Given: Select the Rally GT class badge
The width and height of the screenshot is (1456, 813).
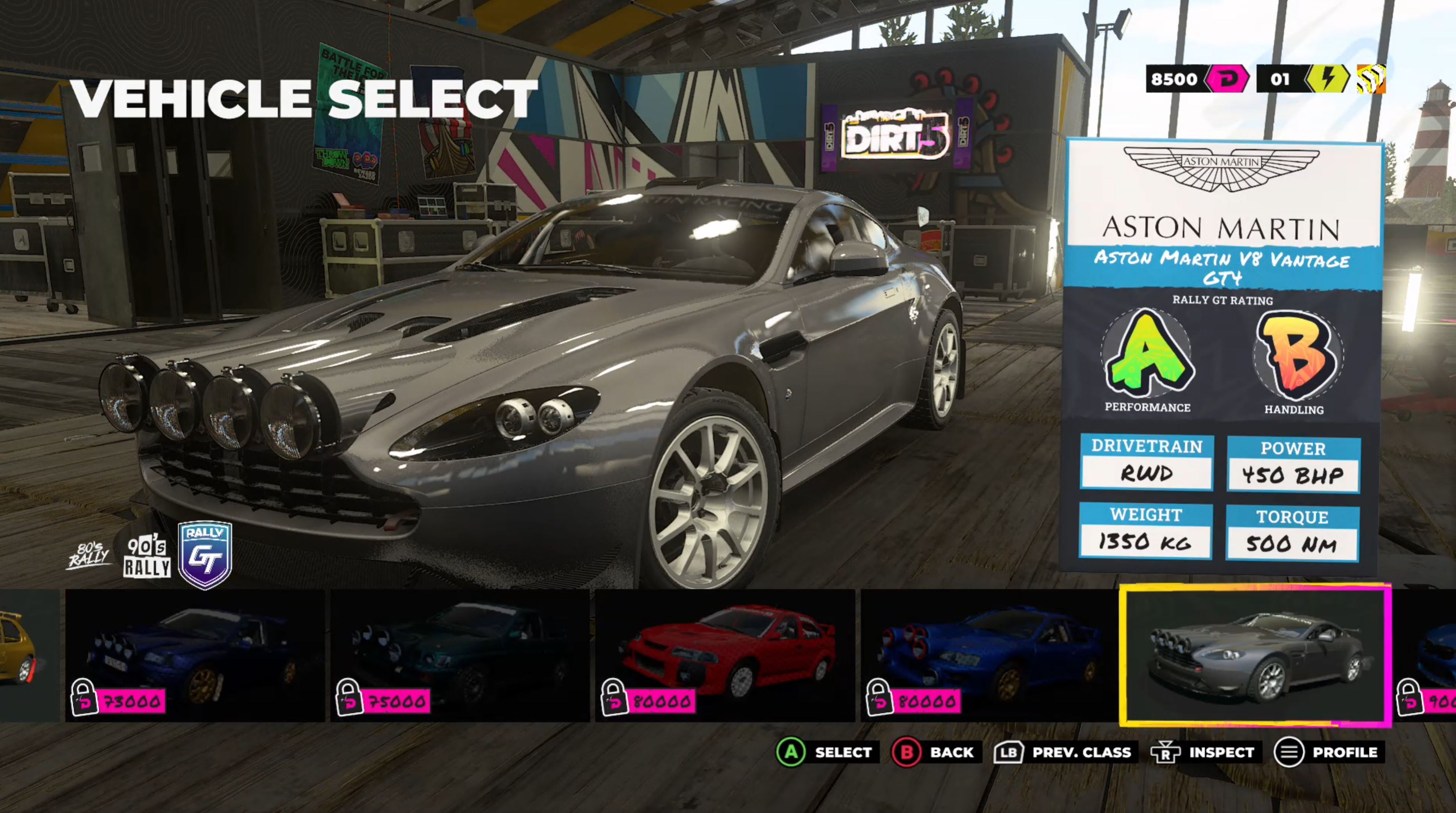Looking at the screenshot, I should click(204, 555).
